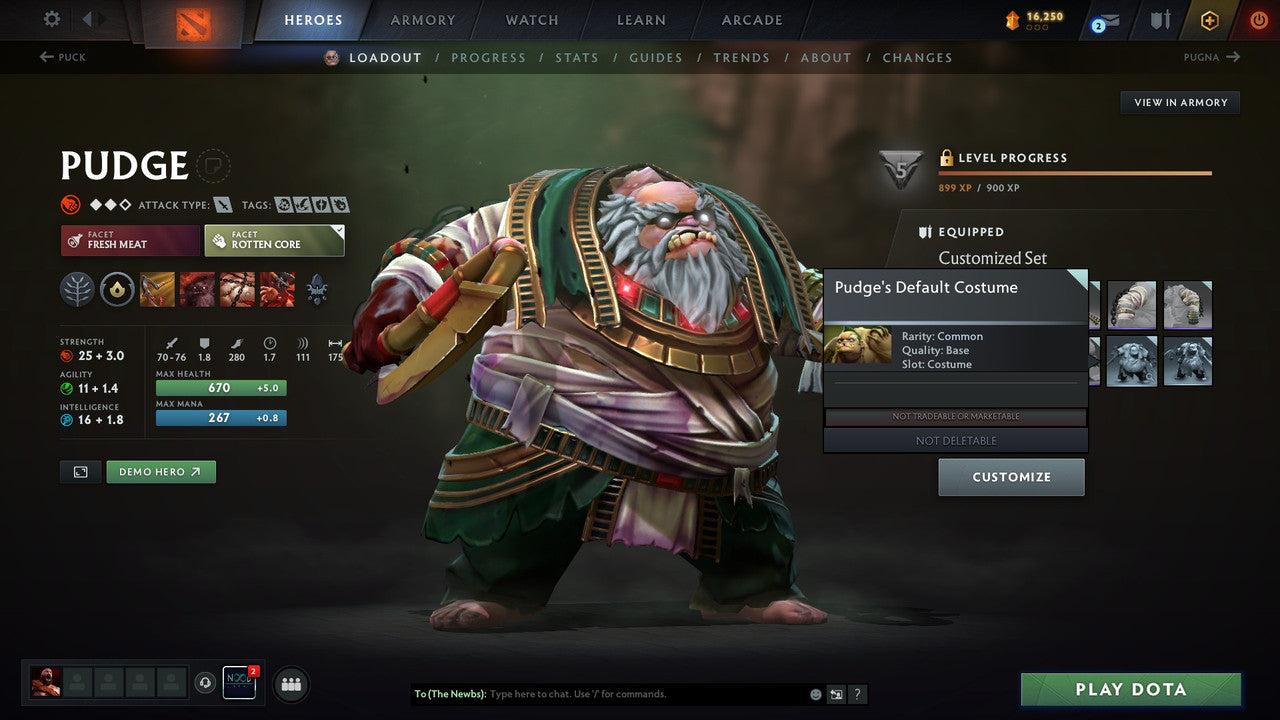Open the Meat Hook ability details
This screenshot has width=1280, height=720.
point(156,288)
